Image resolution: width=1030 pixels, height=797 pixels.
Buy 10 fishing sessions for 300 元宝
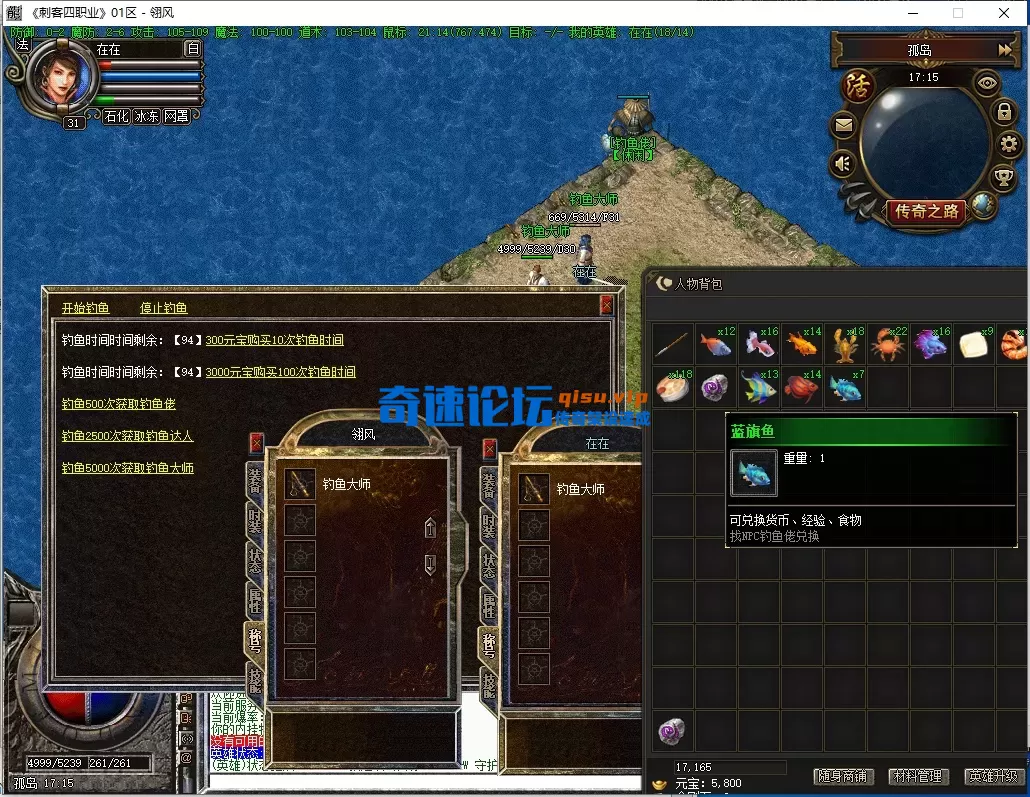tap(274, 340)
